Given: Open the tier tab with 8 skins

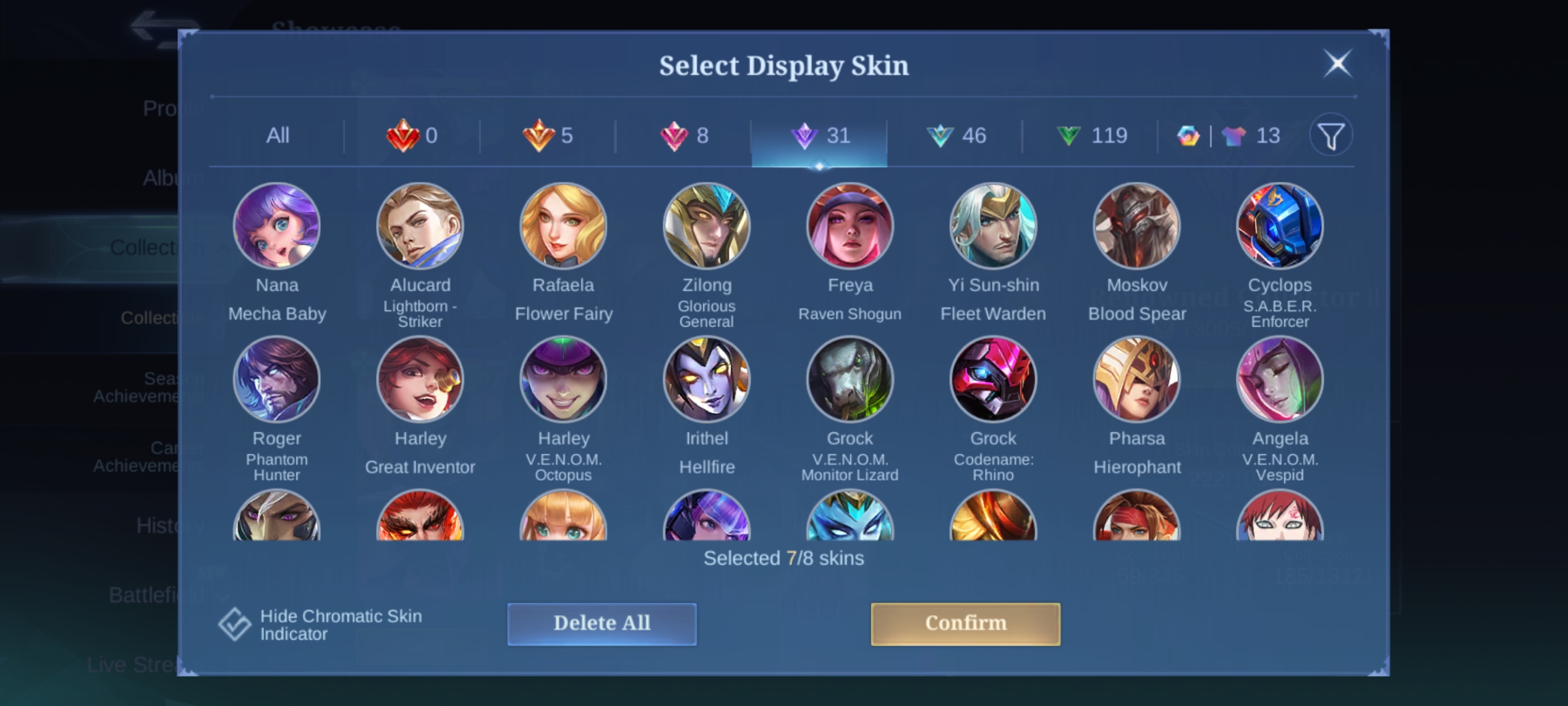Looking at the screenshot, I should pos(683,136).
